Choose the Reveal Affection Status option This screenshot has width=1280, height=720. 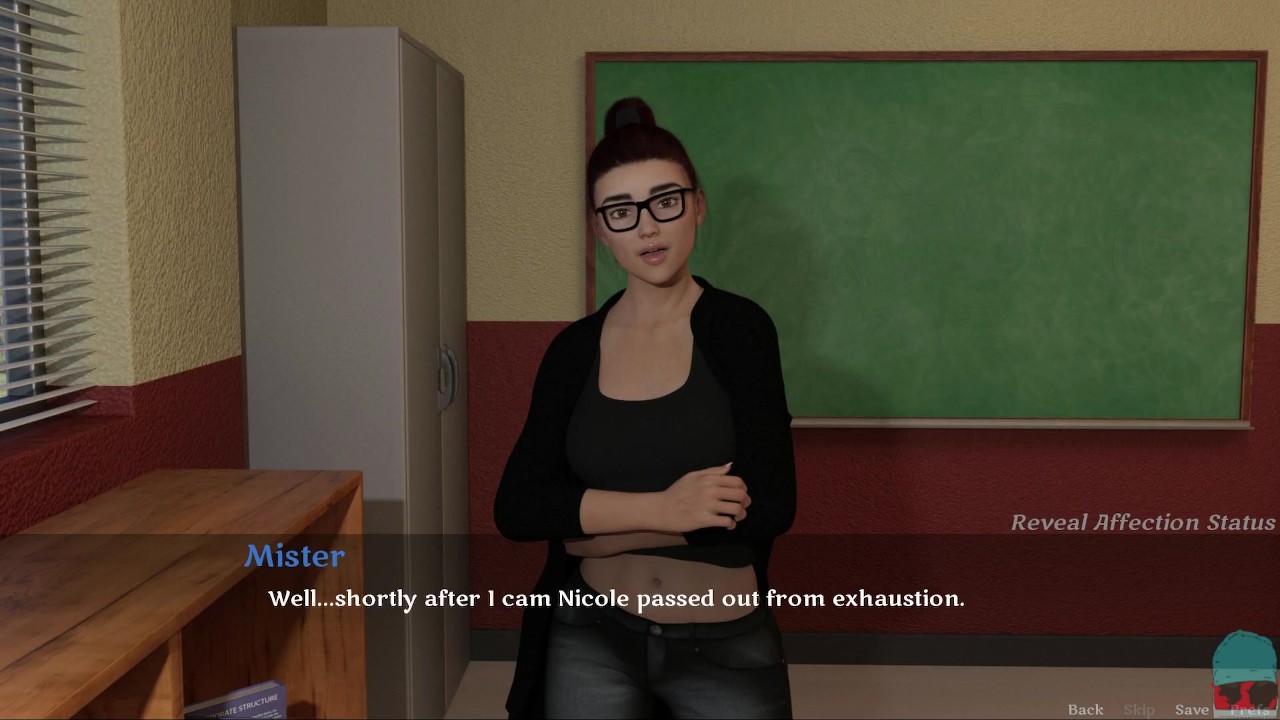click(x=1143, y=522)
